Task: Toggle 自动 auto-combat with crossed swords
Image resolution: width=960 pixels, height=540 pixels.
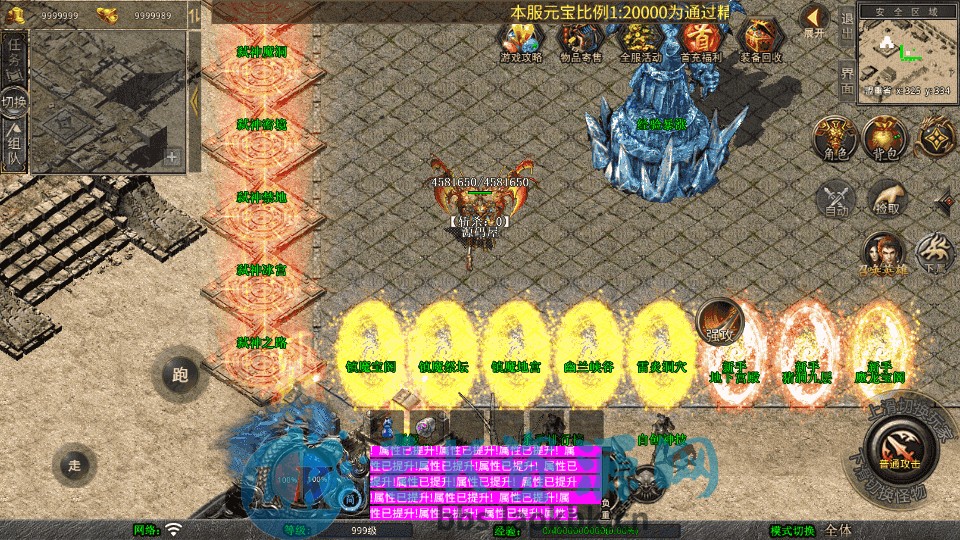Action: coord(835,198)
